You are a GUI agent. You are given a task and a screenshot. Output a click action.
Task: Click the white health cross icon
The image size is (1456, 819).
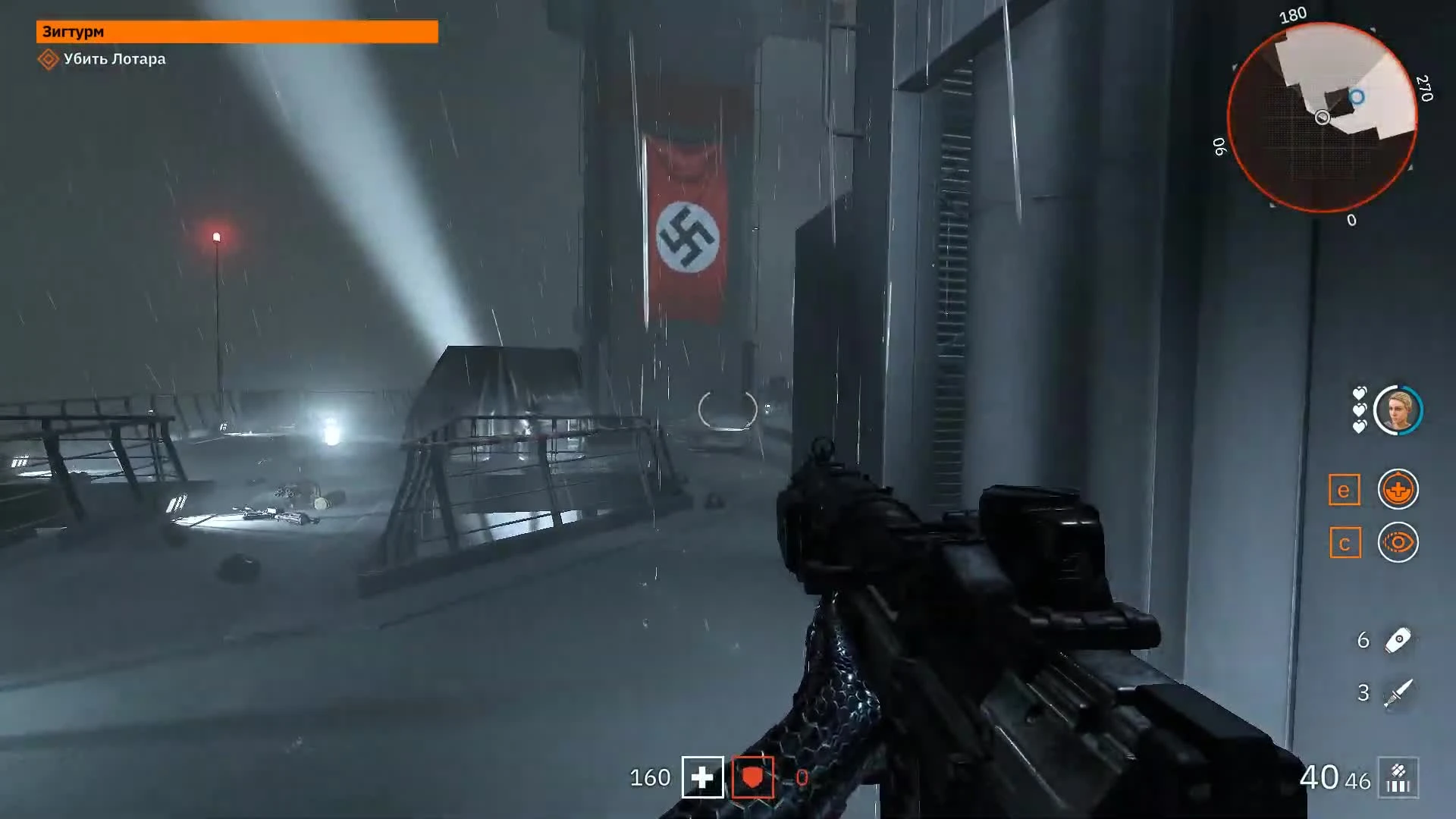click(704, 777)
